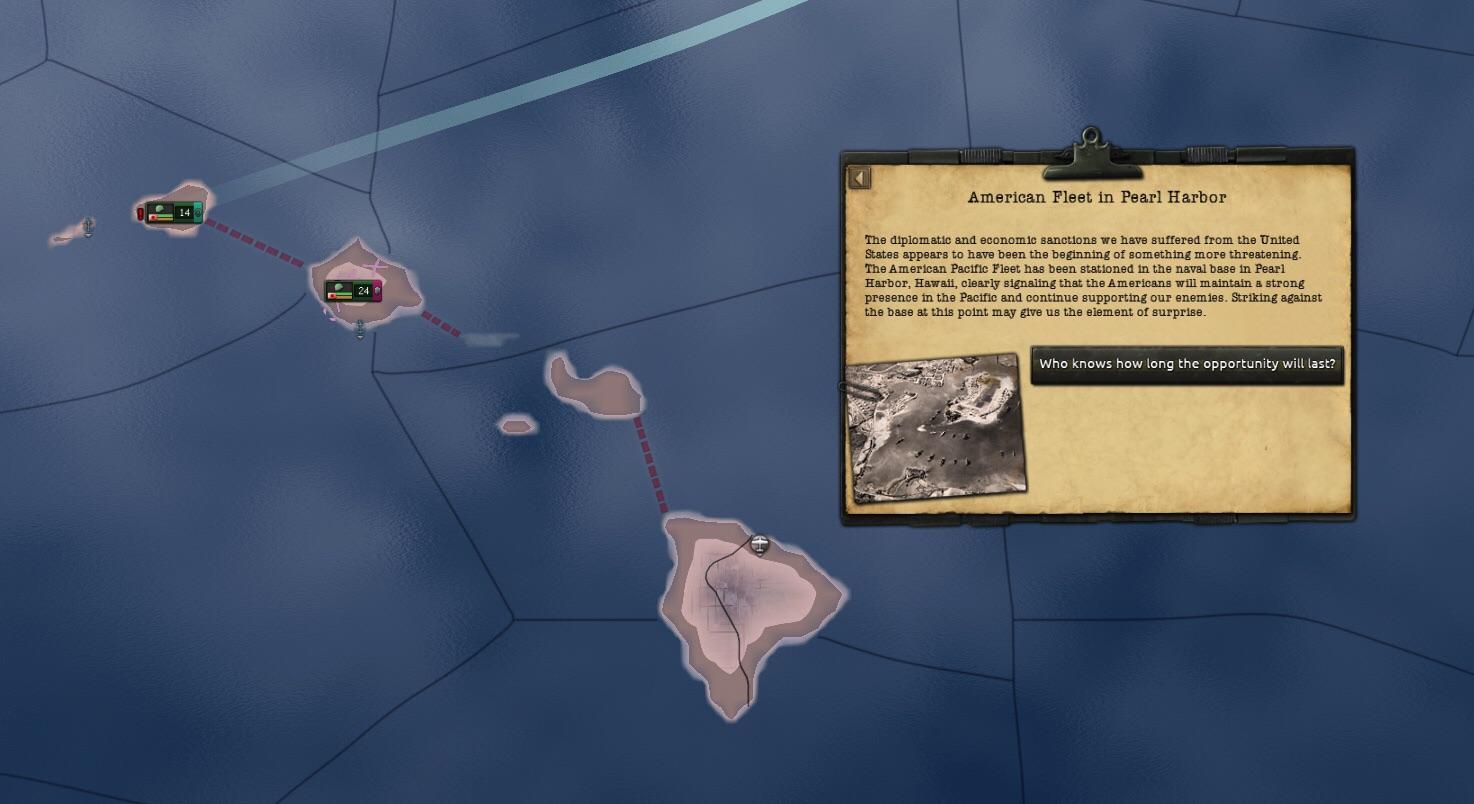The width and height of the screenshot is (1474, 804).
Task: Click the helmet icon on the 24-strength army counter
Action: (x=337, y=288)
